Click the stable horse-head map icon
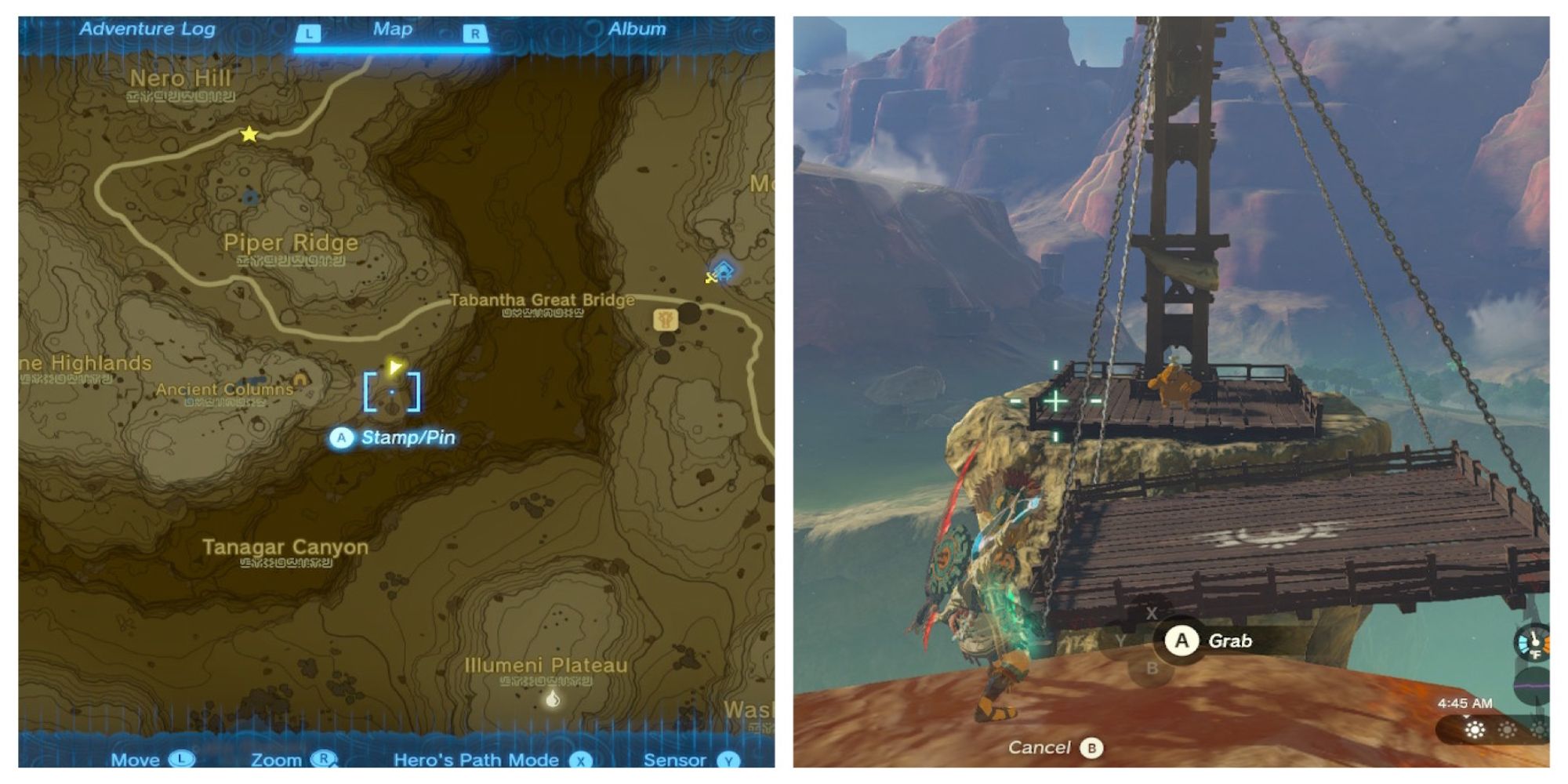1568x784 pixels. (666, 319)
